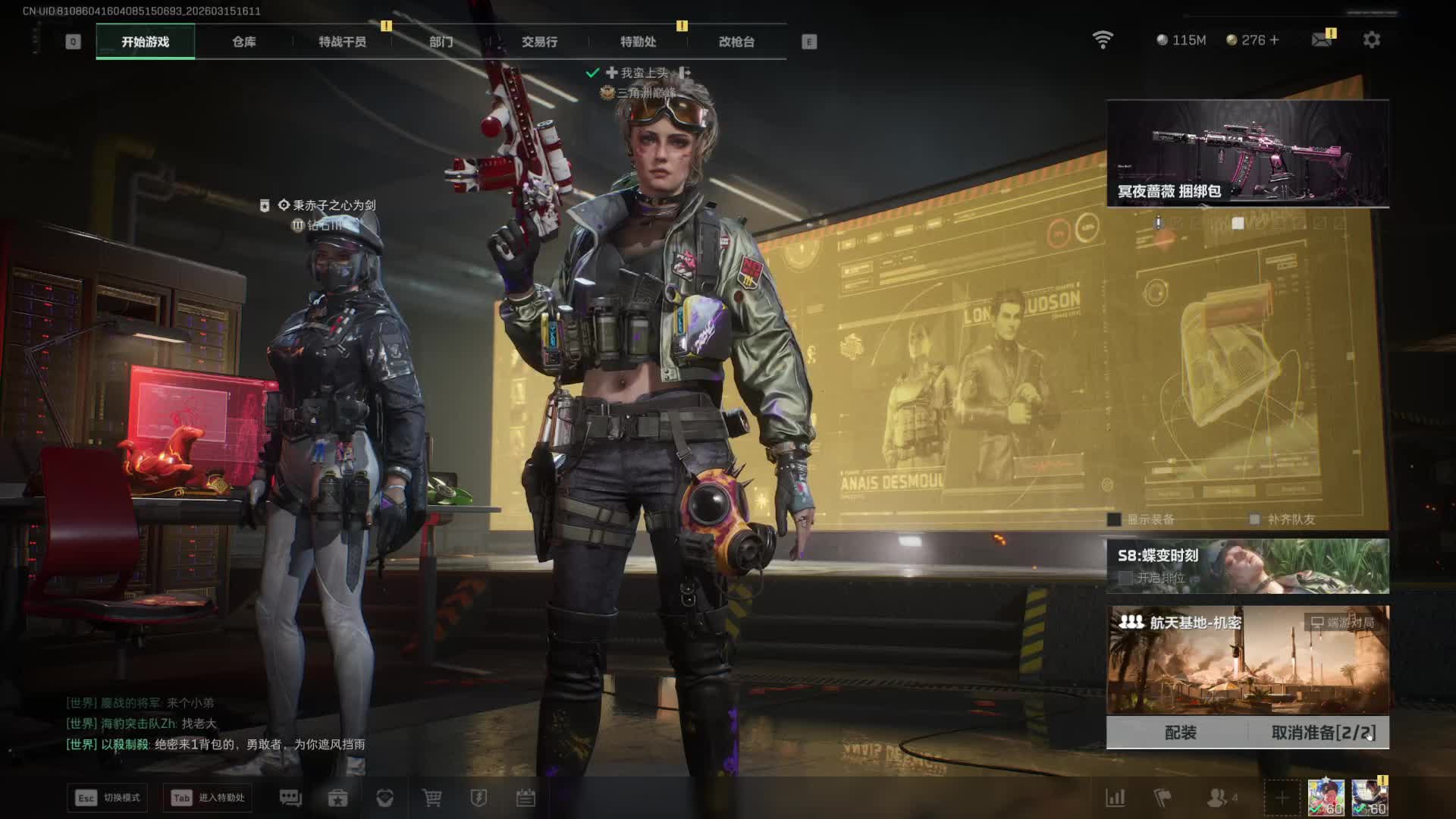
Task: Show the bar chart statistics icon
Action: pyautogui.click(x=1115, y=798)
